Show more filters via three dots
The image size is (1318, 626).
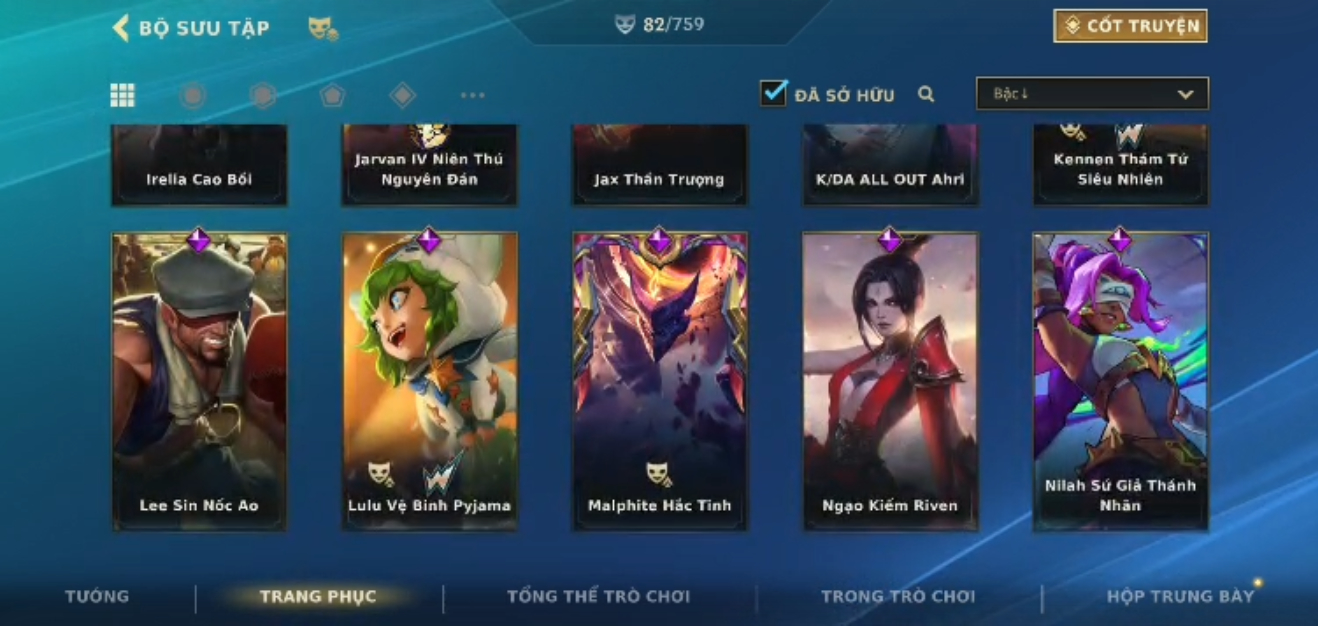[x=472, y=95]
